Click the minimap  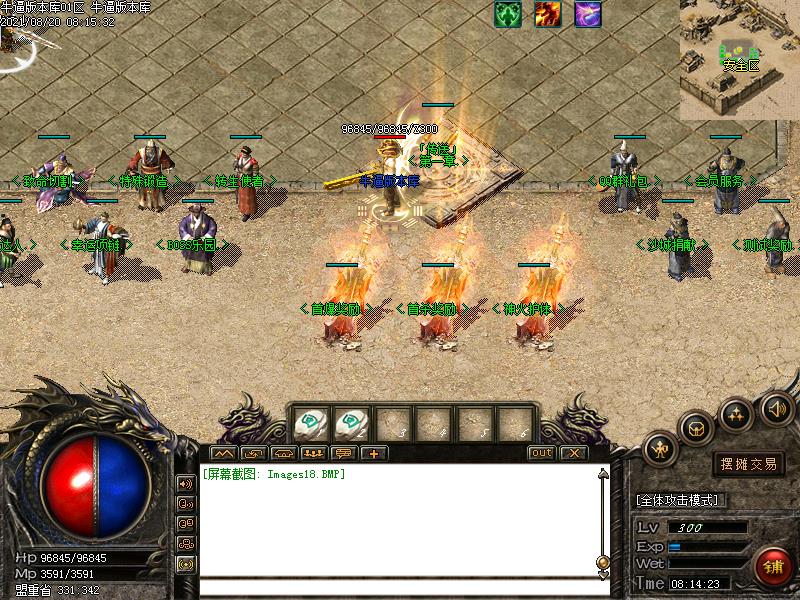click(x=740, y=60)
